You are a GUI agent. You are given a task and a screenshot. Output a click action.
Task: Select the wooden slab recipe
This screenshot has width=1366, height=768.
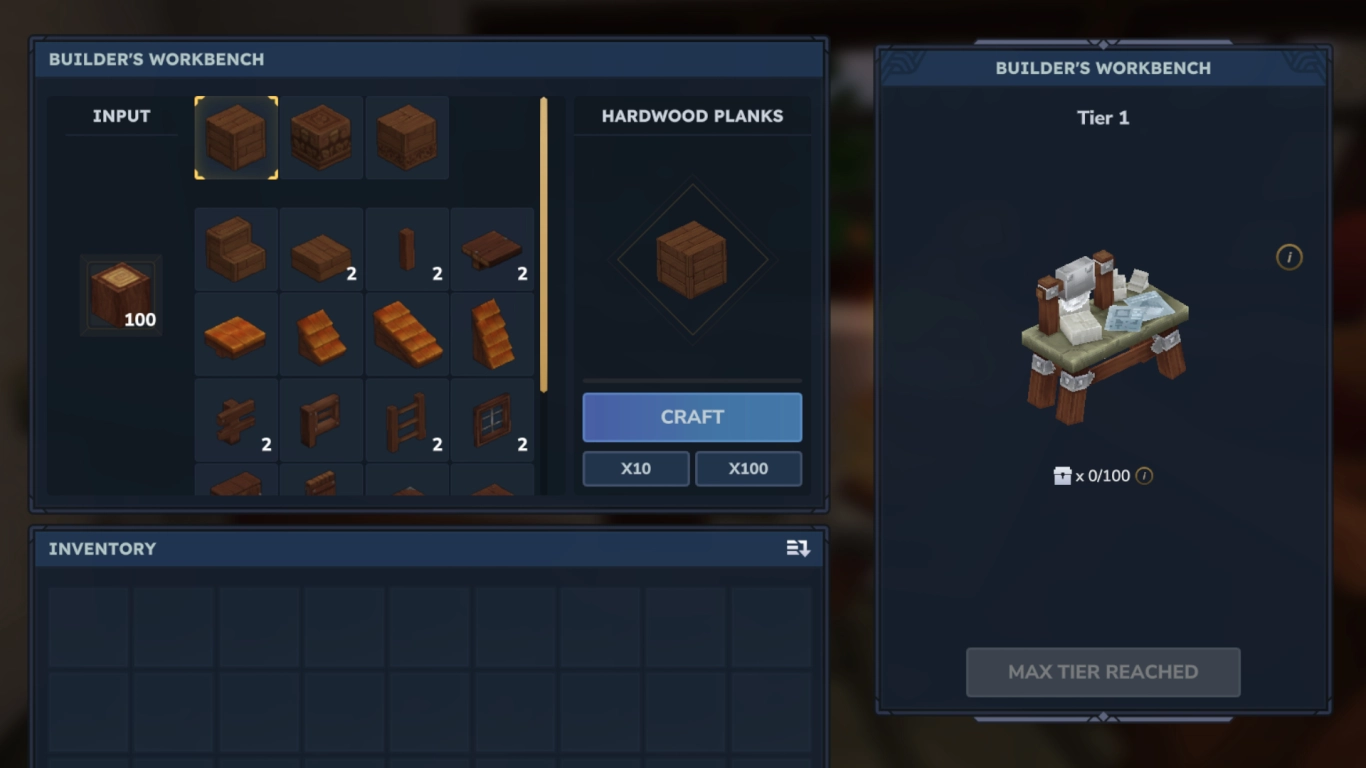(x=321, y=249)
